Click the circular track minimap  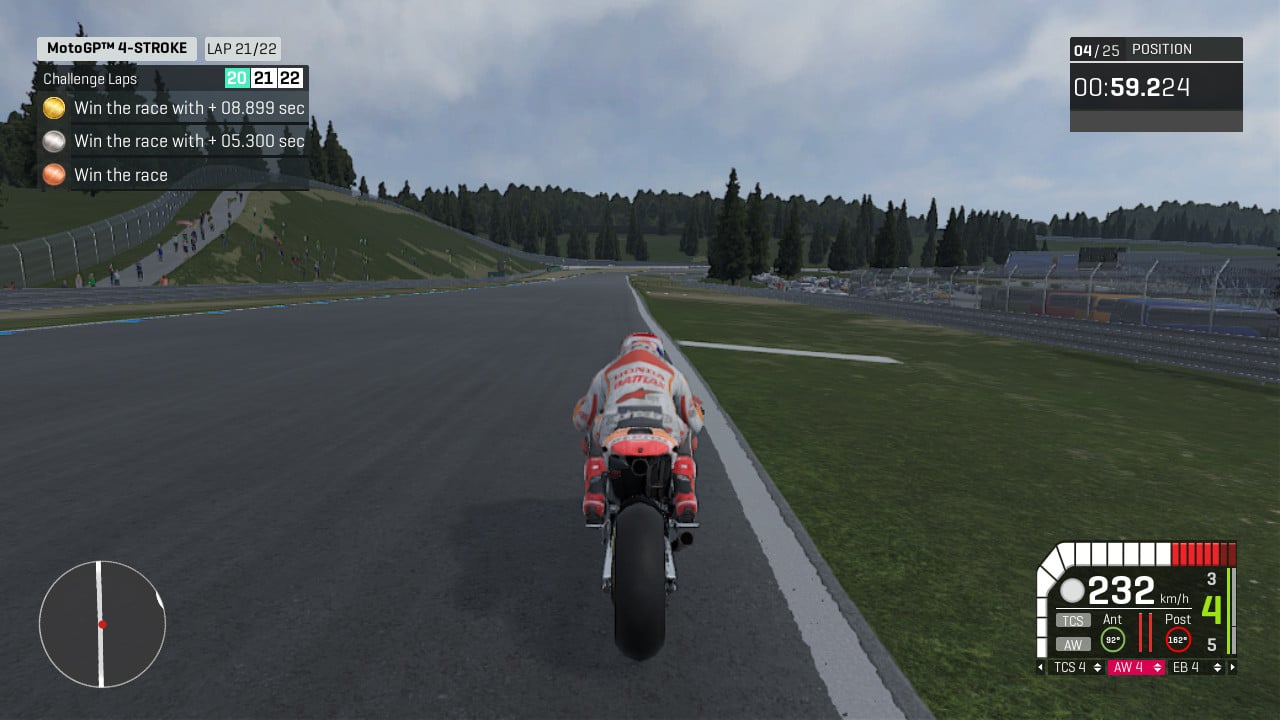(x=101, y=623)
